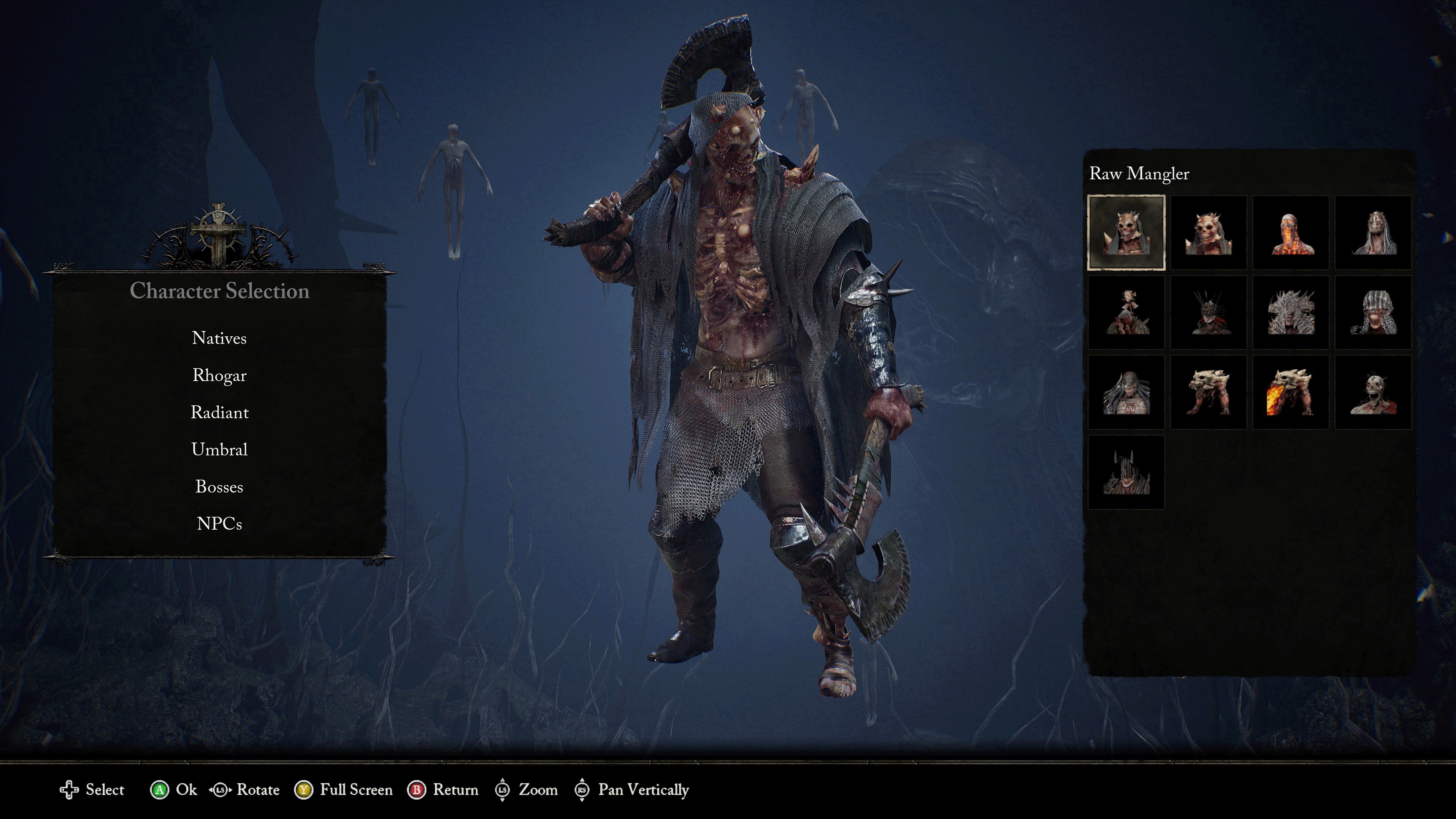This screenshot has width=1456, height=819.
Task: Select the Rhogar category
Action: [x=219, y=375]
